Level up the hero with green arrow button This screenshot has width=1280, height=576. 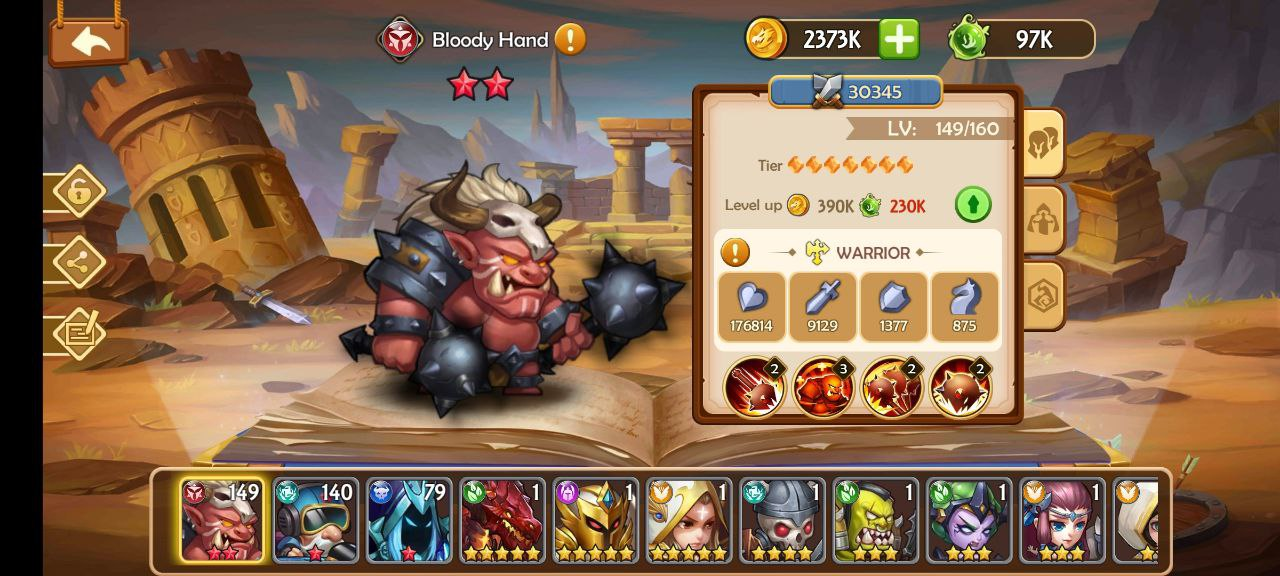[x=972, y=205]
